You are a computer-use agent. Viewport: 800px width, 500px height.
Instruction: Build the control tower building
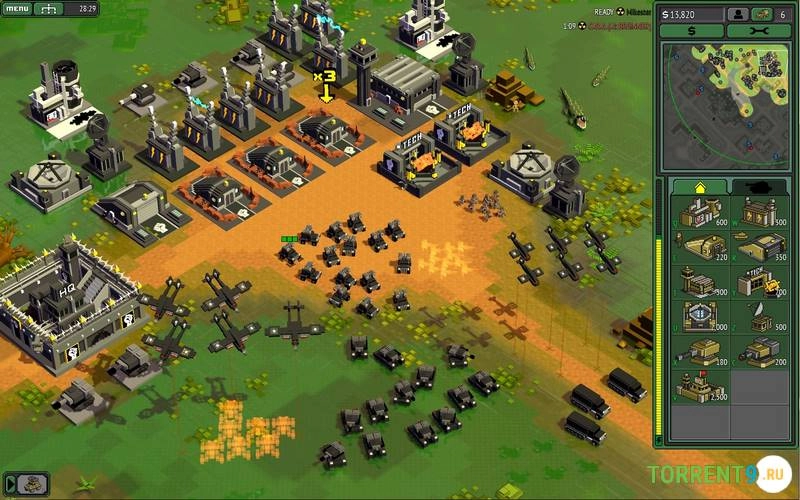point(699,282)
